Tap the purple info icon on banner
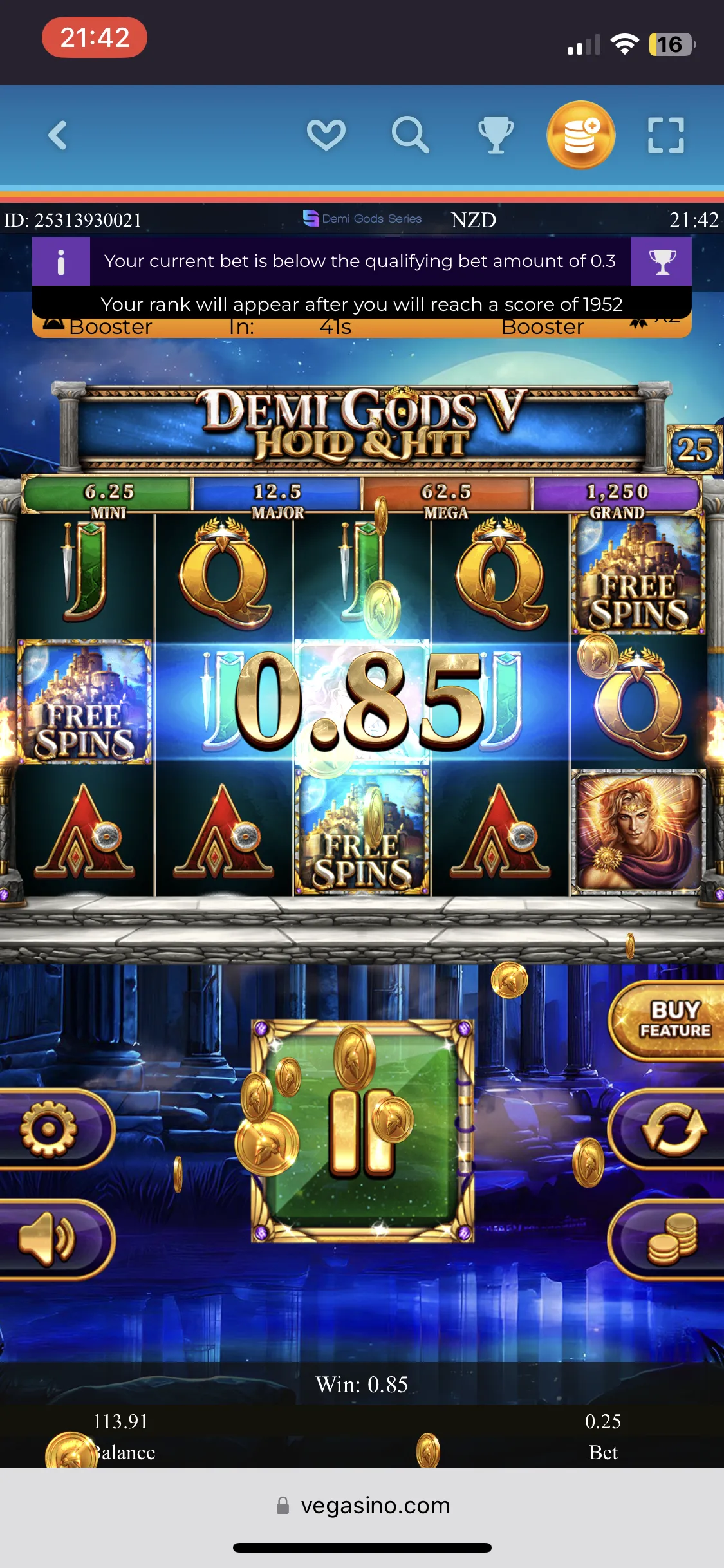The image size is (724, 1568). pyautogui.click(x=61, y=261)
